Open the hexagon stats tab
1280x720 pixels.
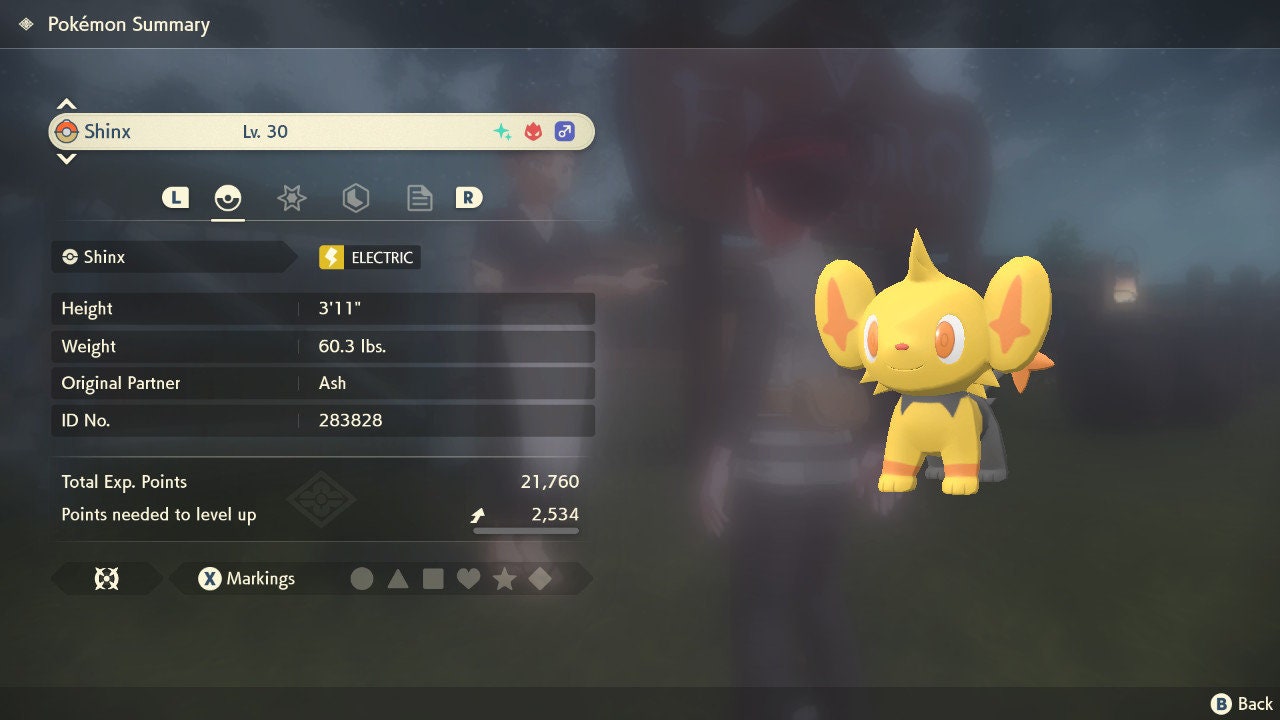click(x=355, y=198)
